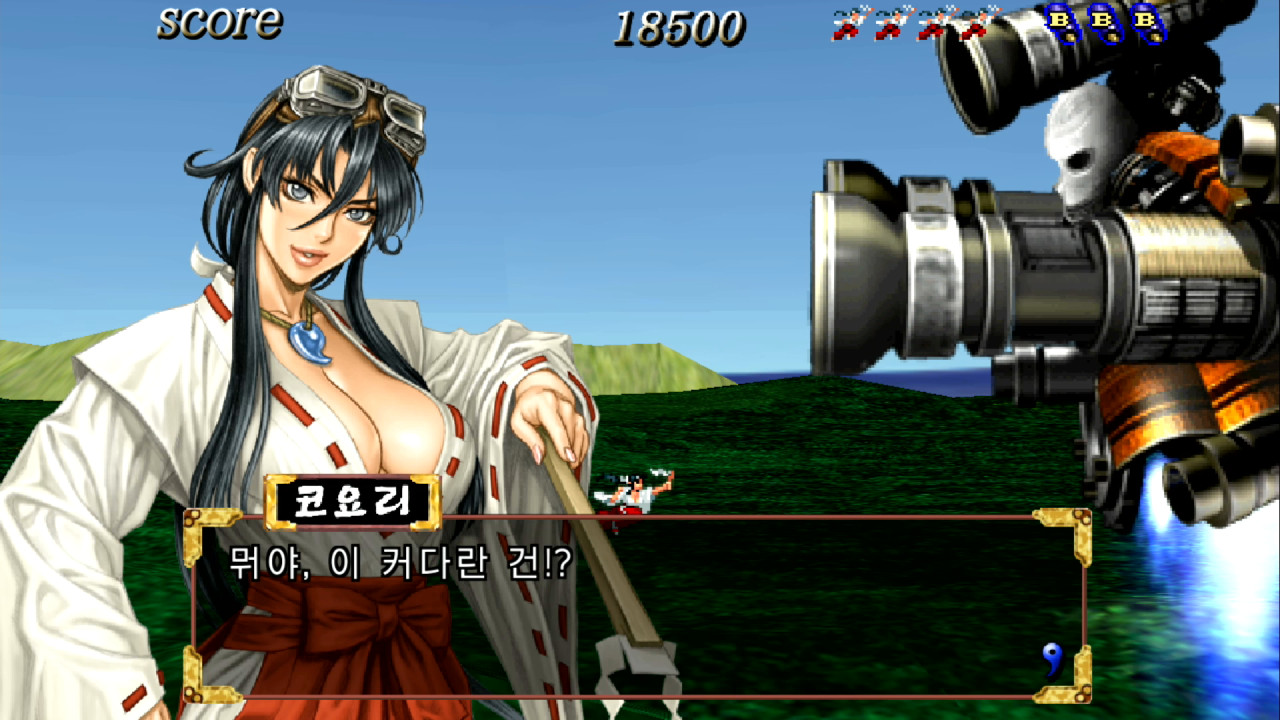
Task: Click the first life counter sprite icon
Action: pos(845,25)
